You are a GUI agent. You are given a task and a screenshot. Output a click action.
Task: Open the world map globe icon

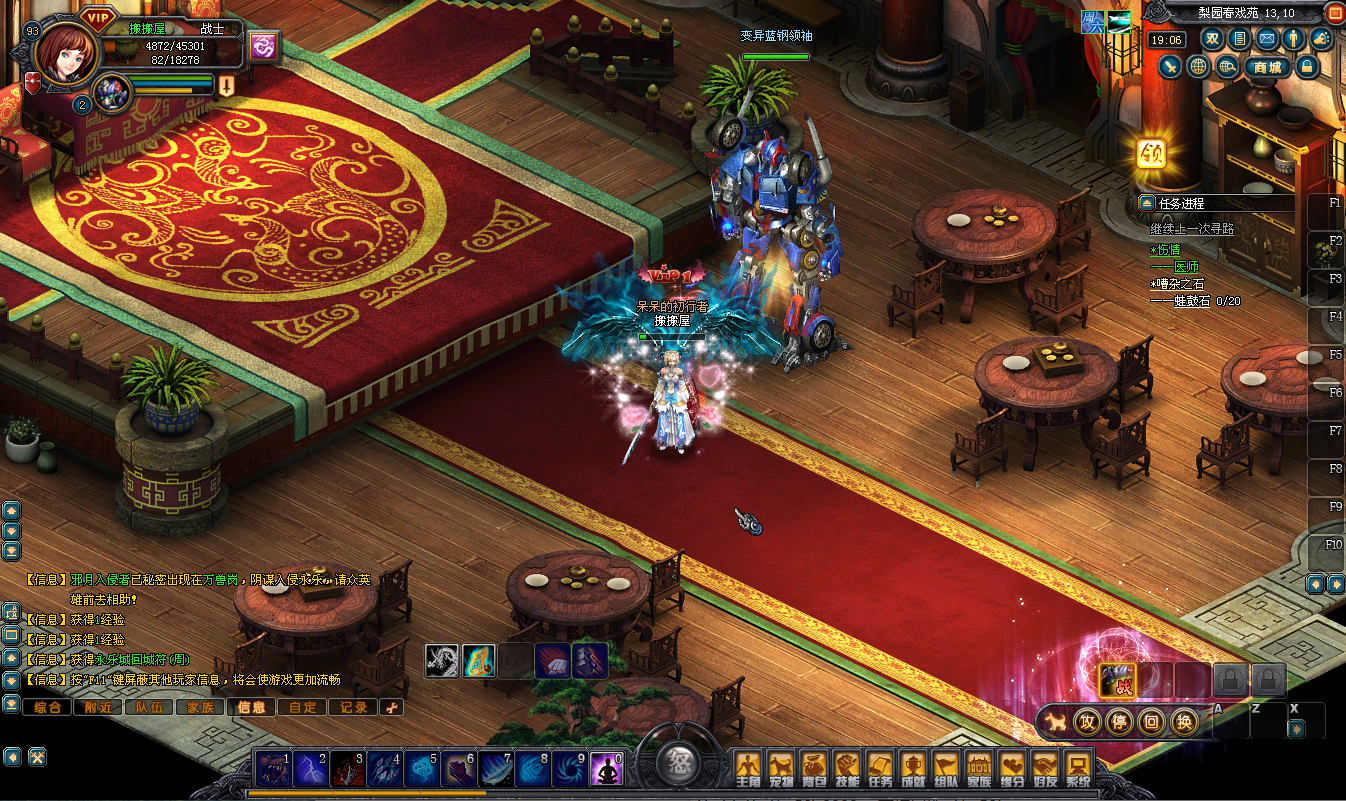pyautogui.click(x=1198, y=67)
